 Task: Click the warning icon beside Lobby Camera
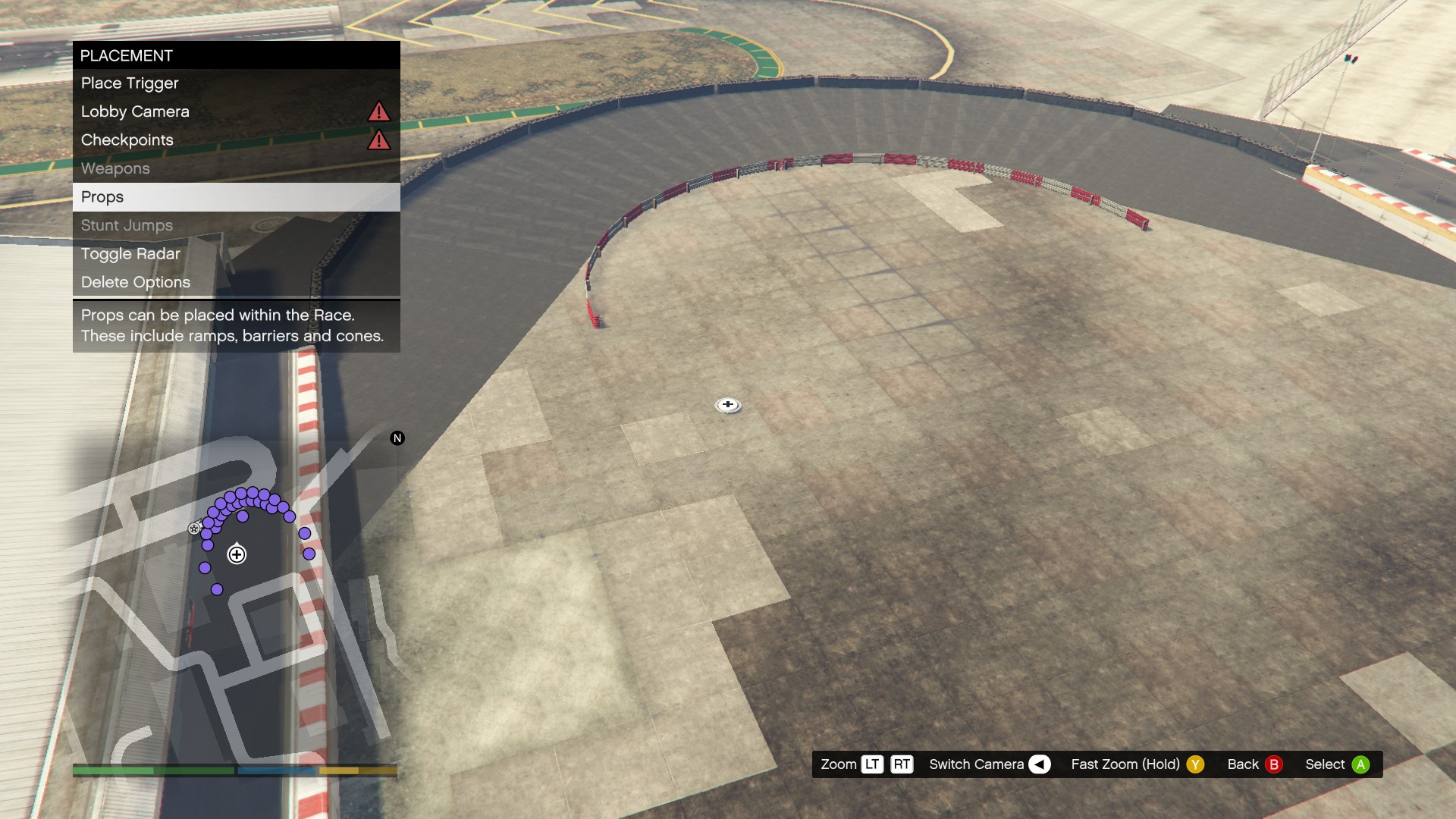pyautogui.click(x=378, y=112)
